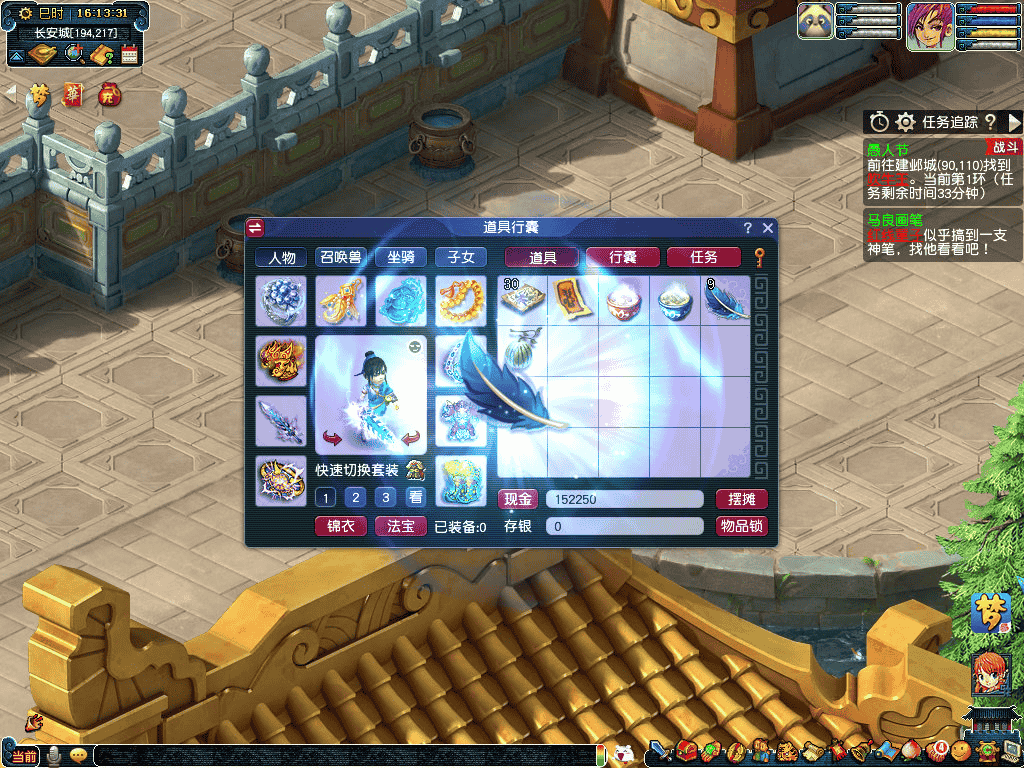Viewport: 1024px width, 768px height.
Task: Open the 法宝 treasure panel
Action: click(401, 526)
